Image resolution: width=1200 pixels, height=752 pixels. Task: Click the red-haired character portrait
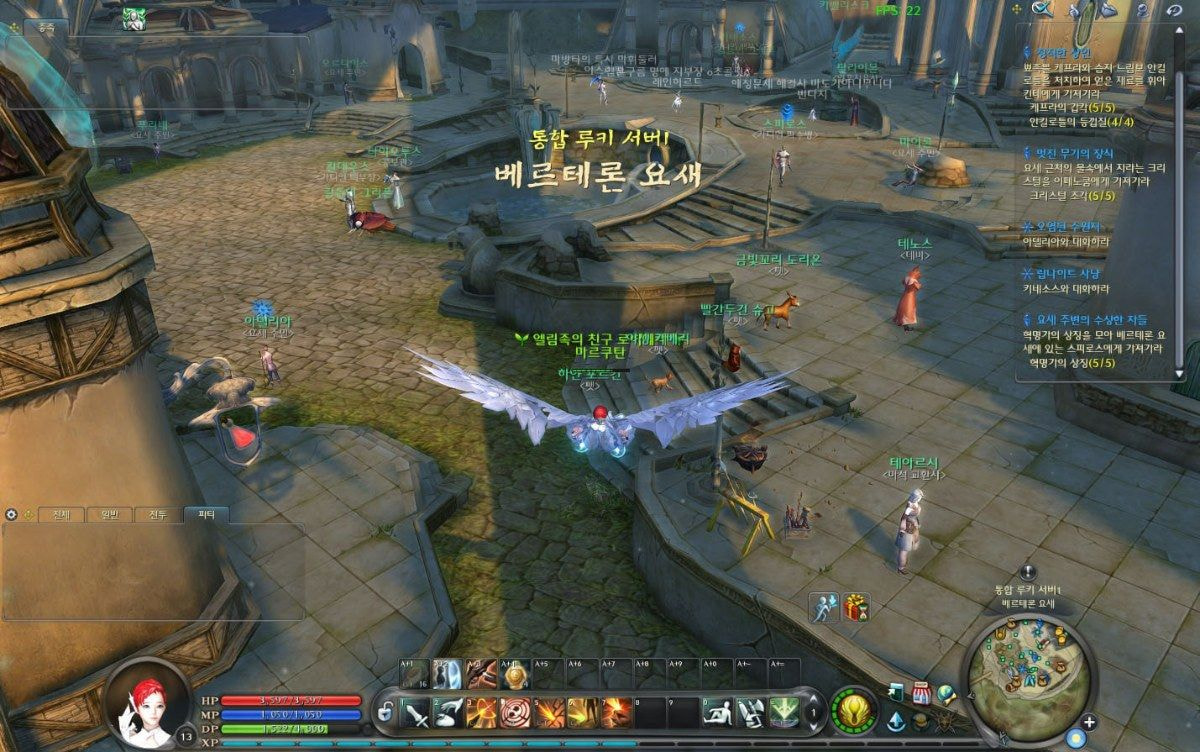click(146, 704)
